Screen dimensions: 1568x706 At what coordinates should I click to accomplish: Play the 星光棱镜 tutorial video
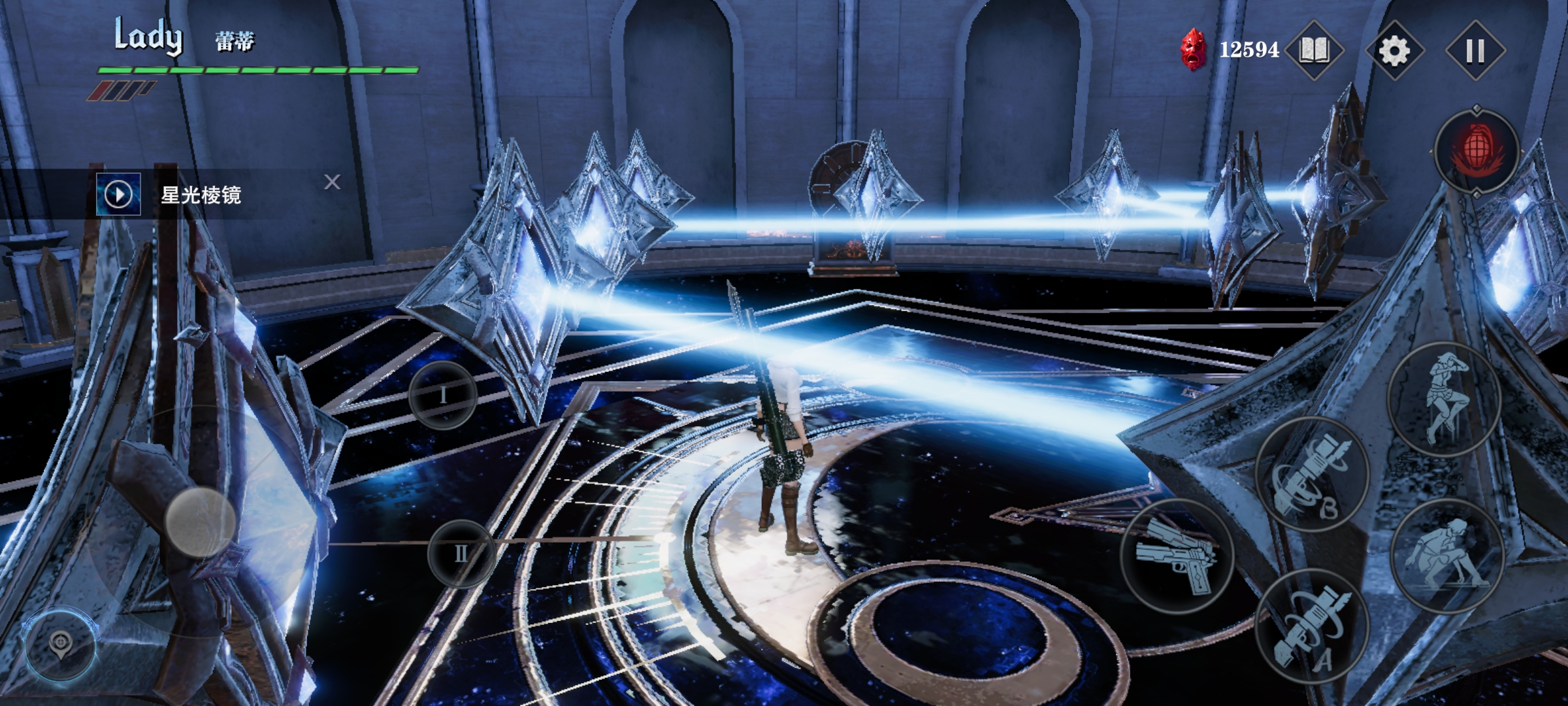click(x=118, y=194)
